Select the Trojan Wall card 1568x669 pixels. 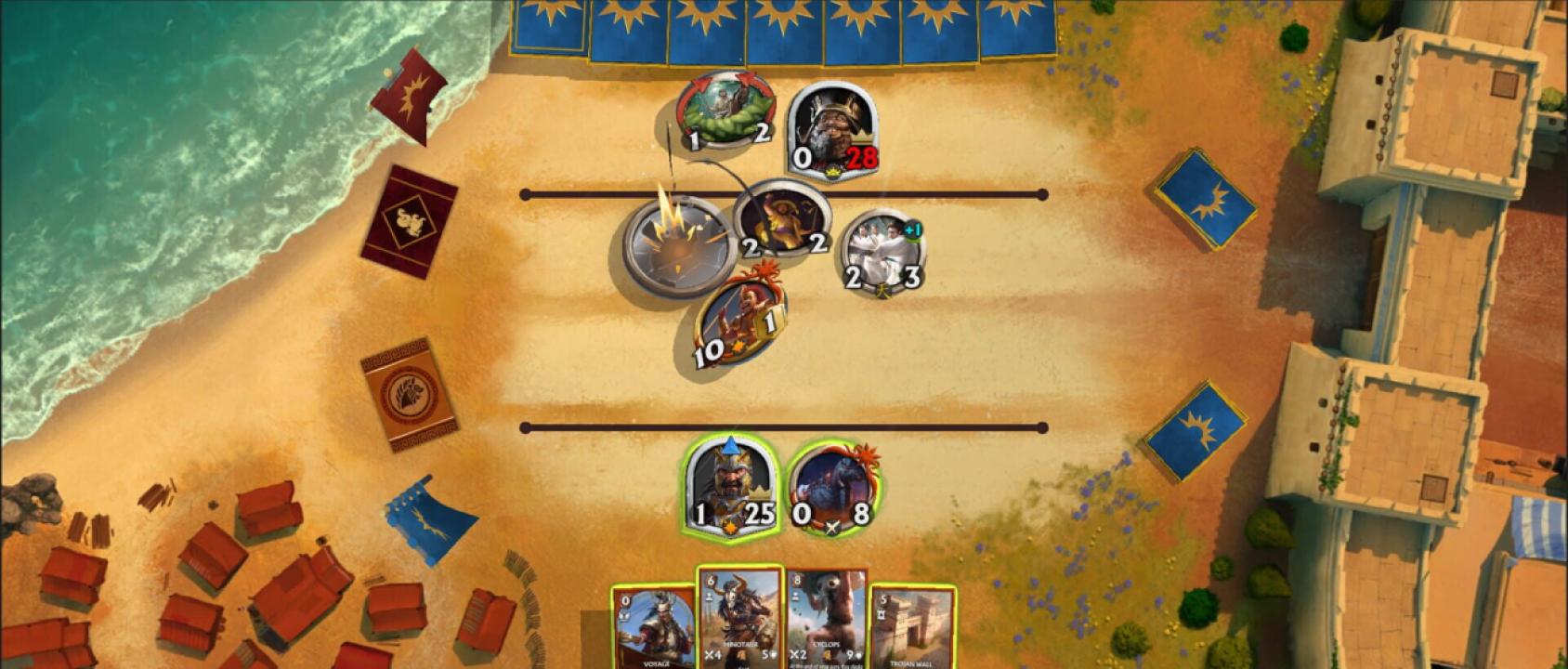pos(911,627)
